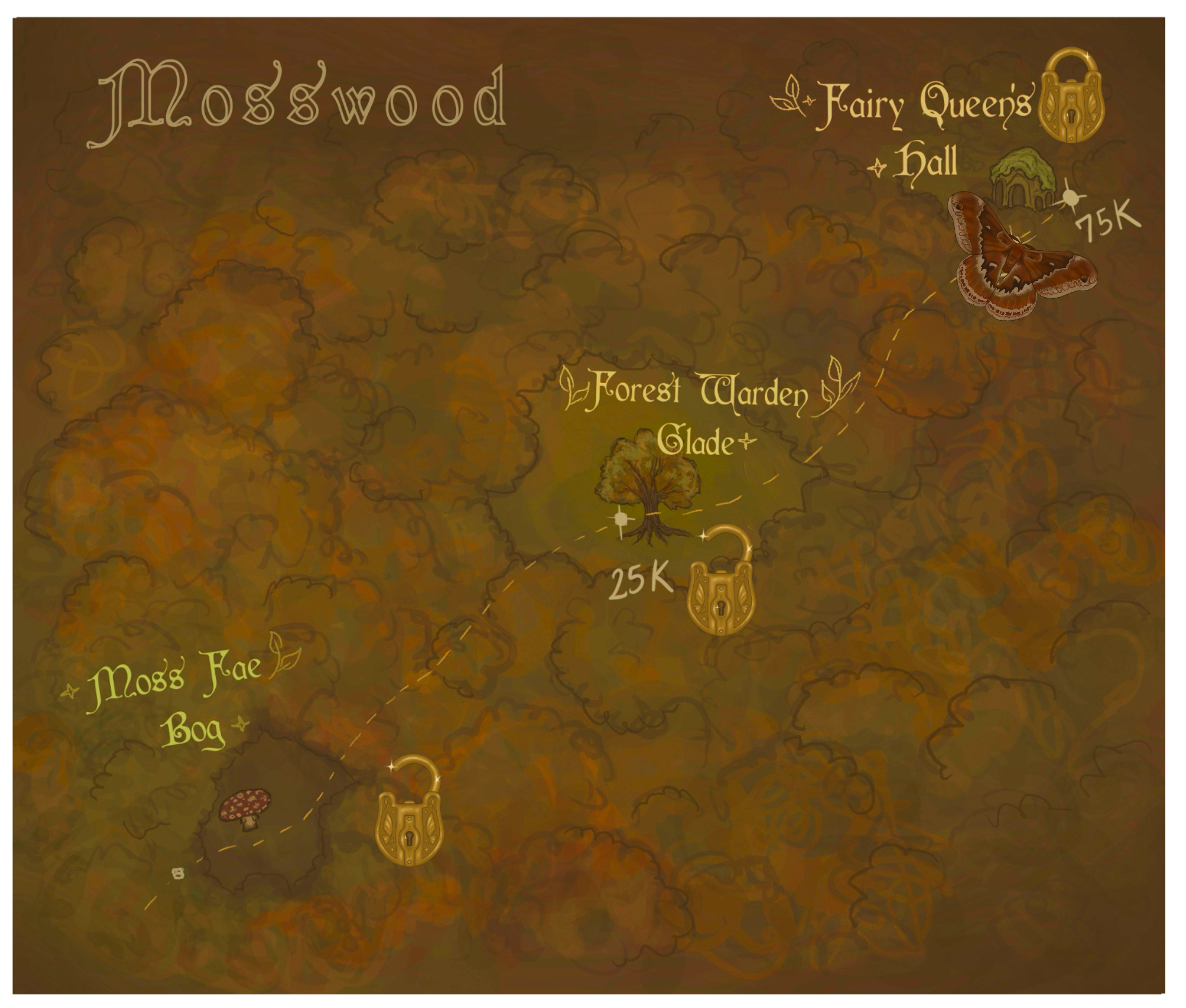Select the Moss Fae Bog mushroom
Image resolution: width=1186 pixels, height=1008 pixels.
point(246,808)
